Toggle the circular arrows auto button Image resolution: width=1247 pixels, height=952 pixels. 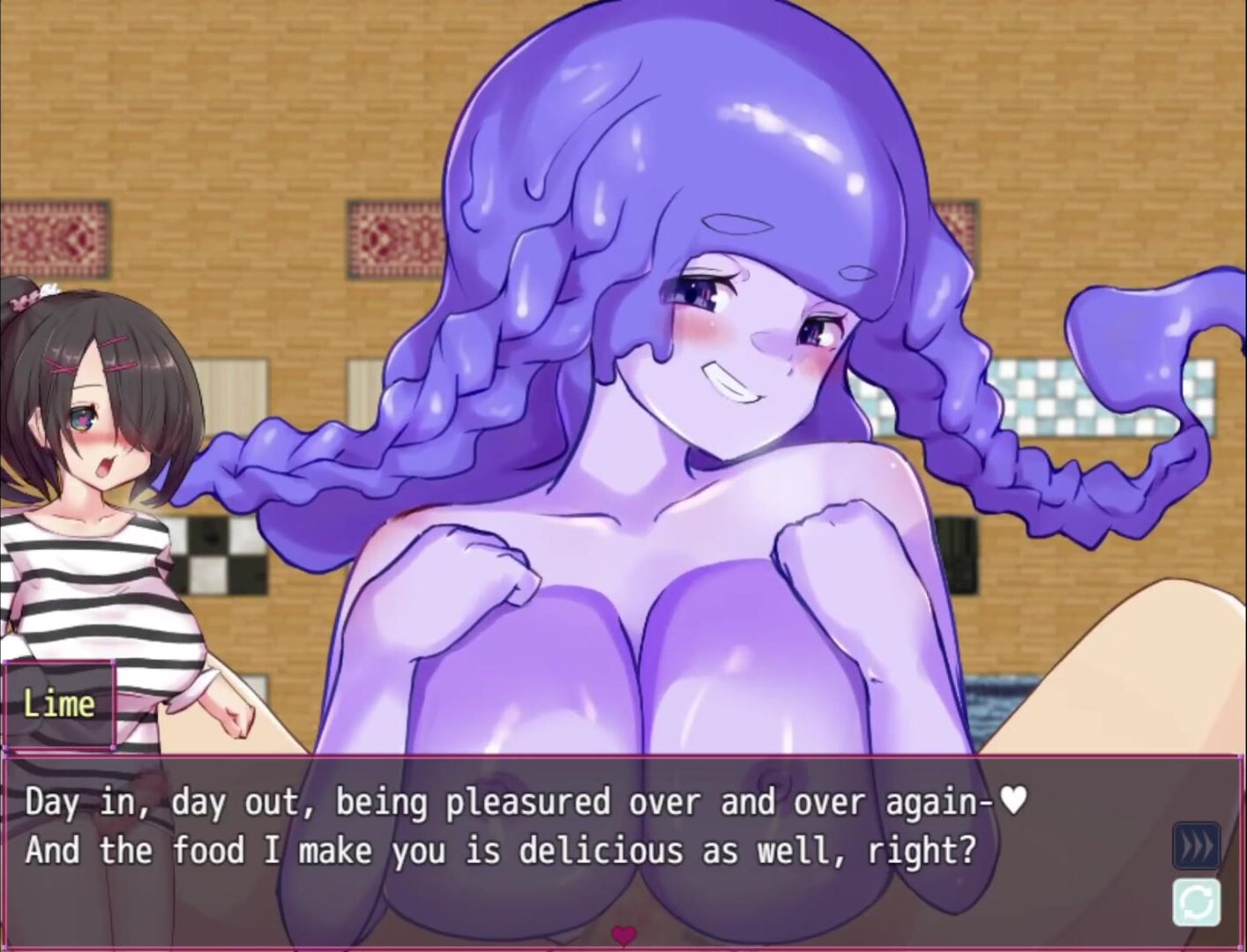[1197, 902]
